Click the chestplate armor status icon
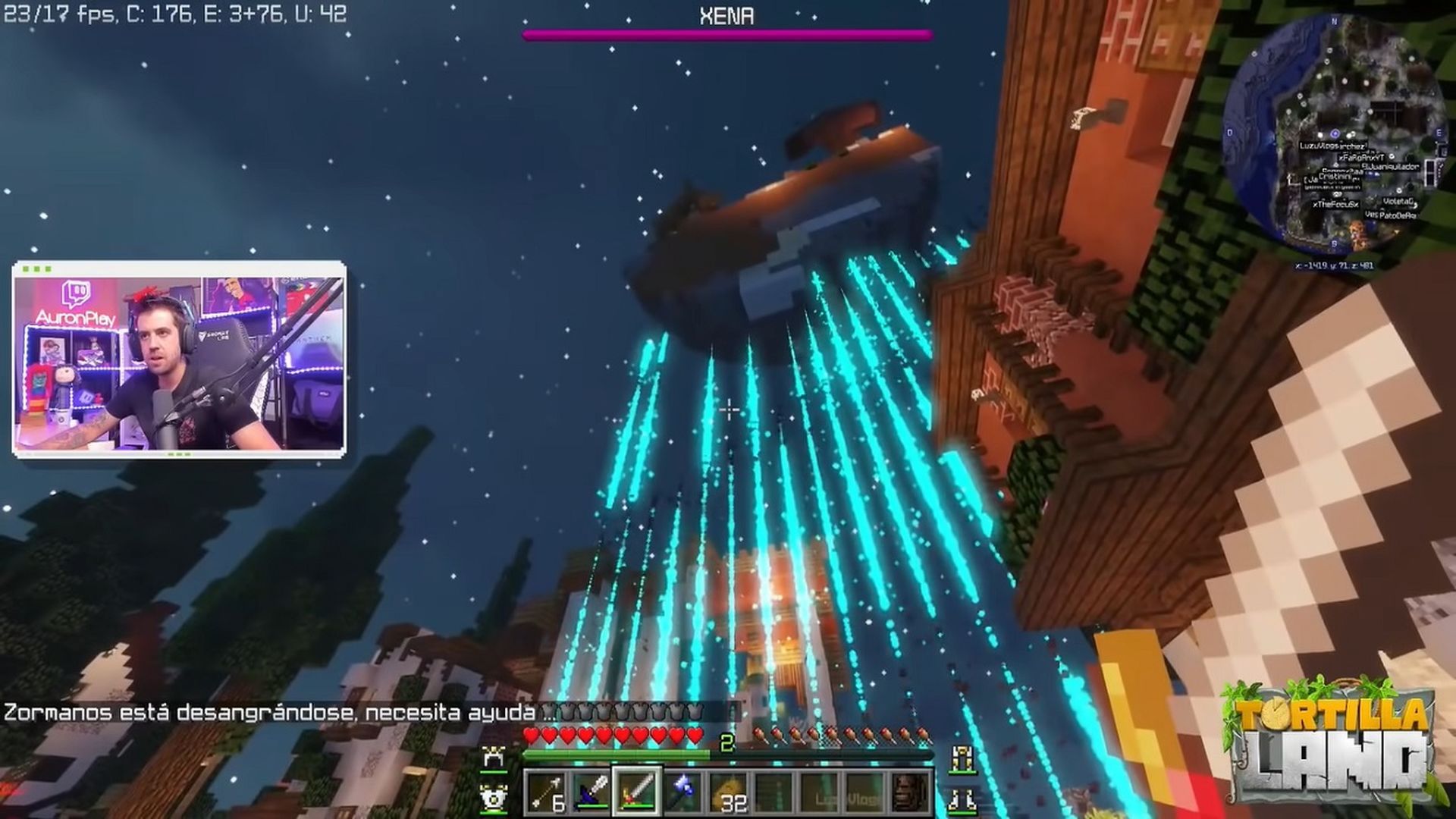 [494, 797]
